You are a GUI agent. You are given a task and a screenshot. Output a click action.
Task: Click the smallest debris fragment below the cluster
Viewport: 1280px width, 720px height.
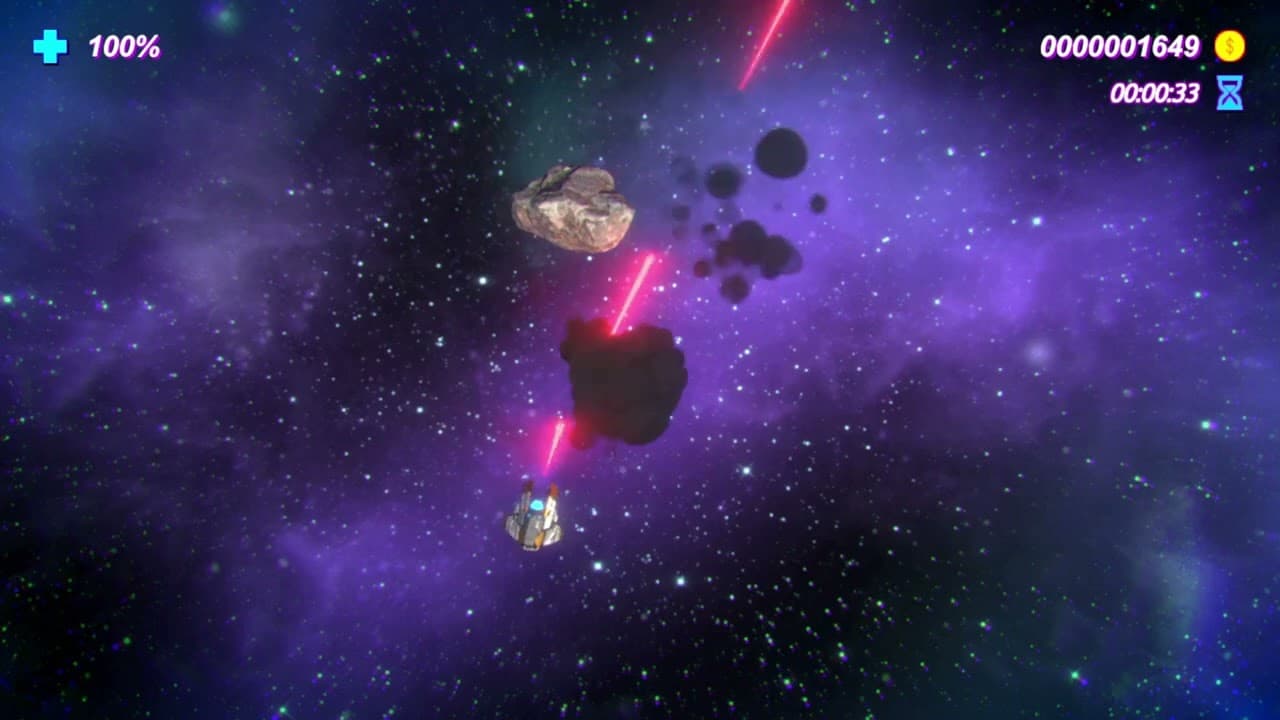click(735, 290)
